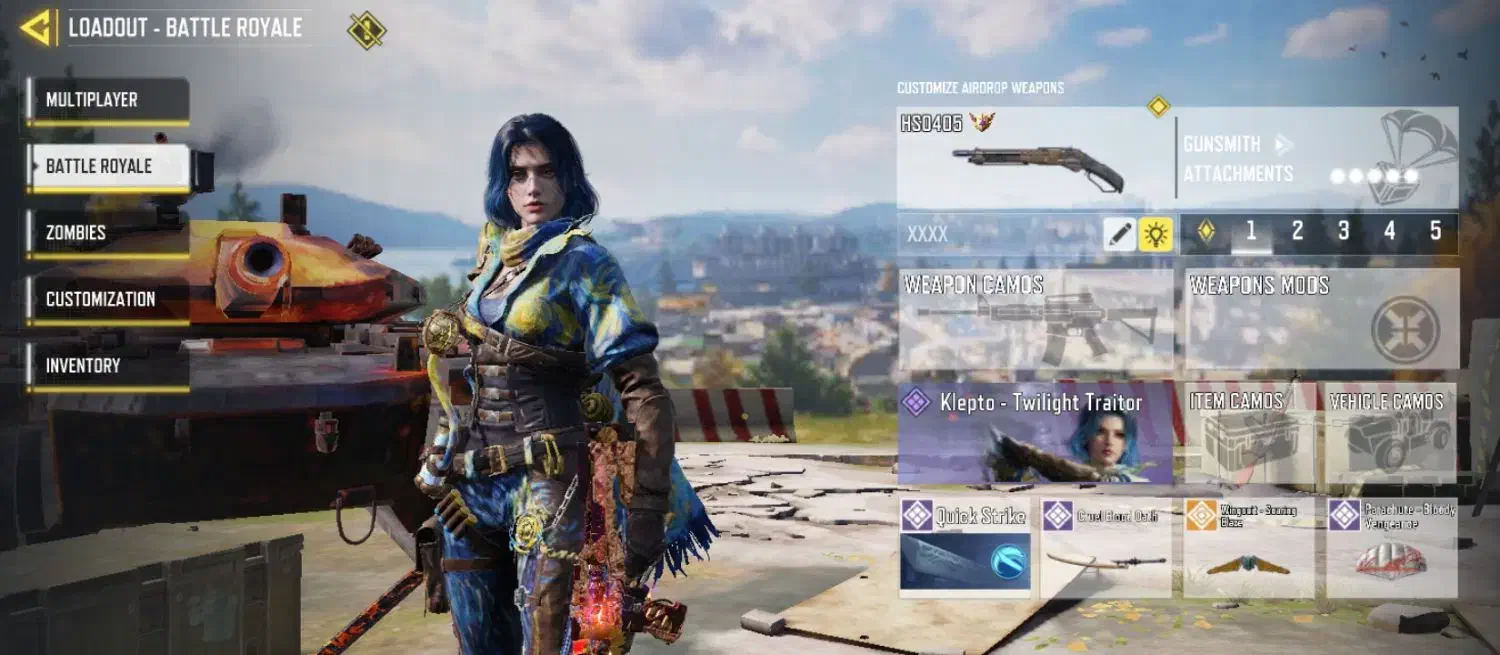Image resolution: width=1500 pixels, height=655 pixels.
Task: Switch to airdrop loadout slot 2
Action: point(1297,232)
